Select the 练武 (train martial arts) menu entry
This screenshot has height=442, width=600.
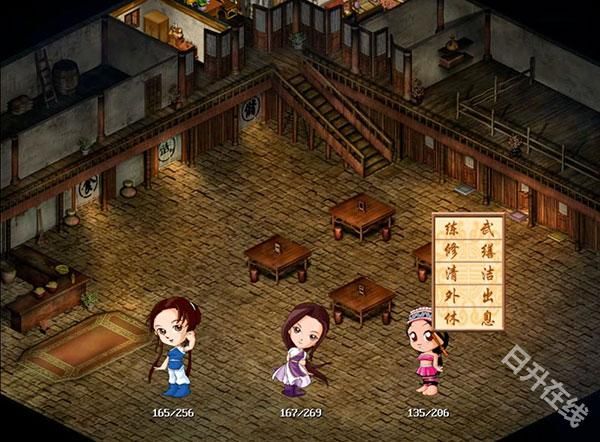pyautogui.click(x=468, y=228)
